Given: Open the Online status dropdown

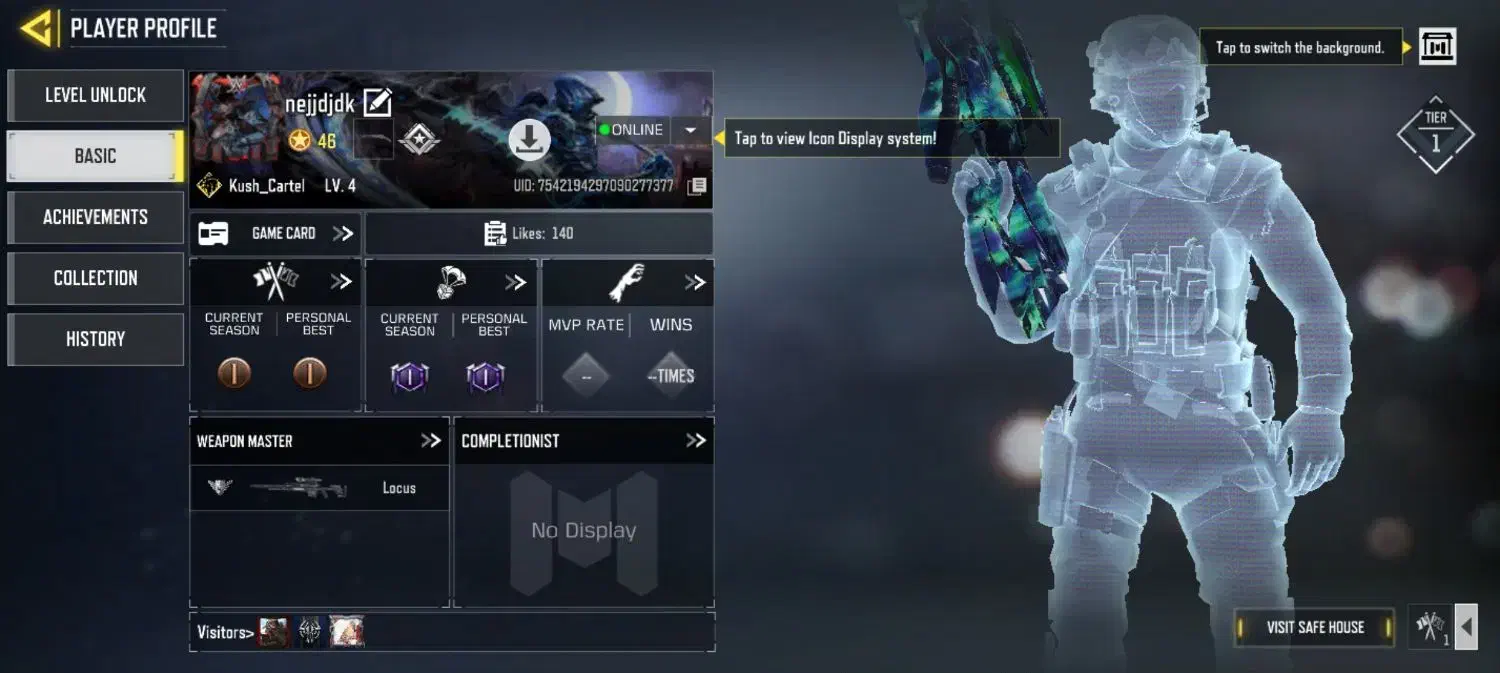Looking at the screenshot, I should coord(690,130).
